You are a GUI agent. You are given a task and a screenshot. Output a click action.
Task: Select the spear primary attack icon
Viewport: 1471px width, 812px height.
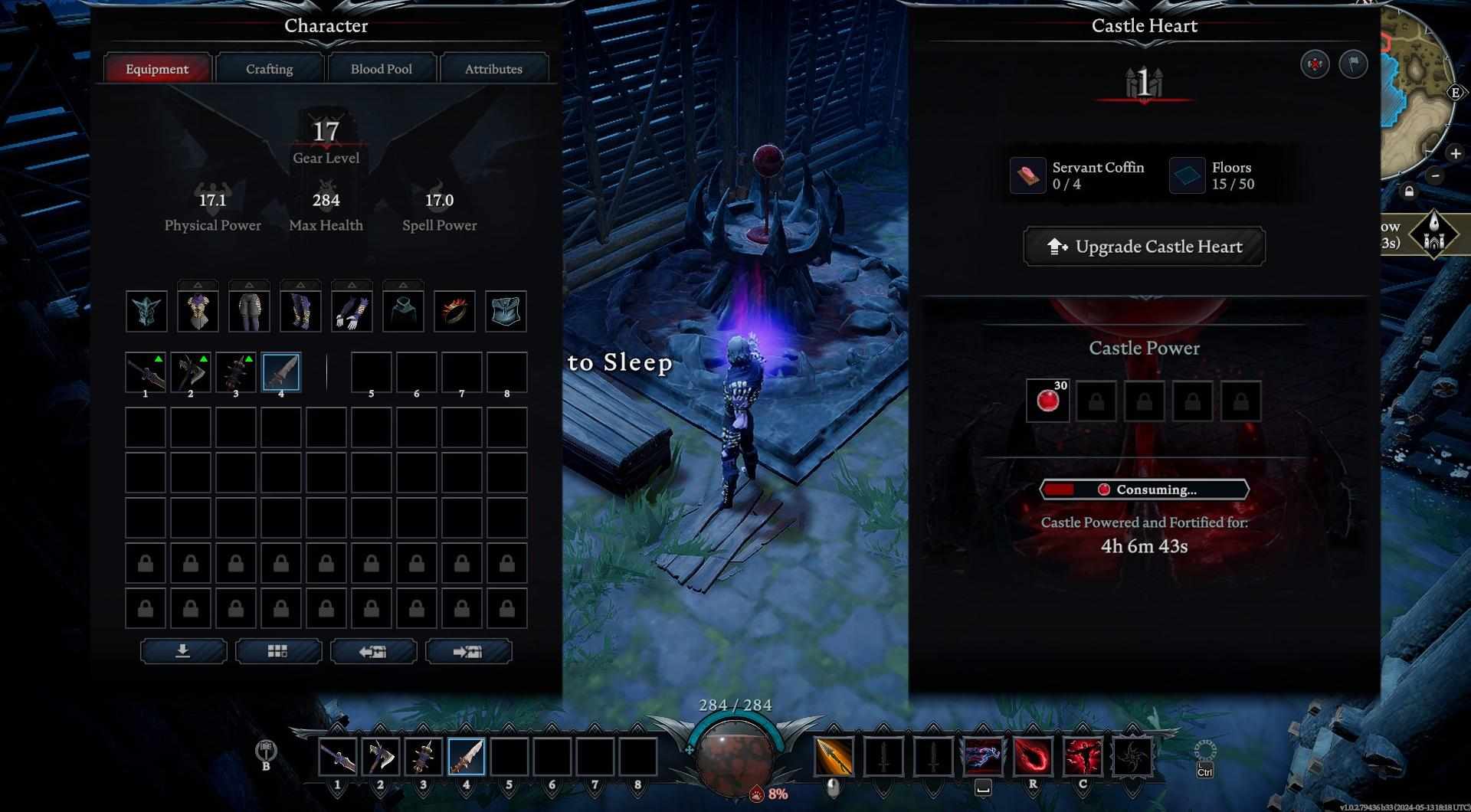click(834, 757)
